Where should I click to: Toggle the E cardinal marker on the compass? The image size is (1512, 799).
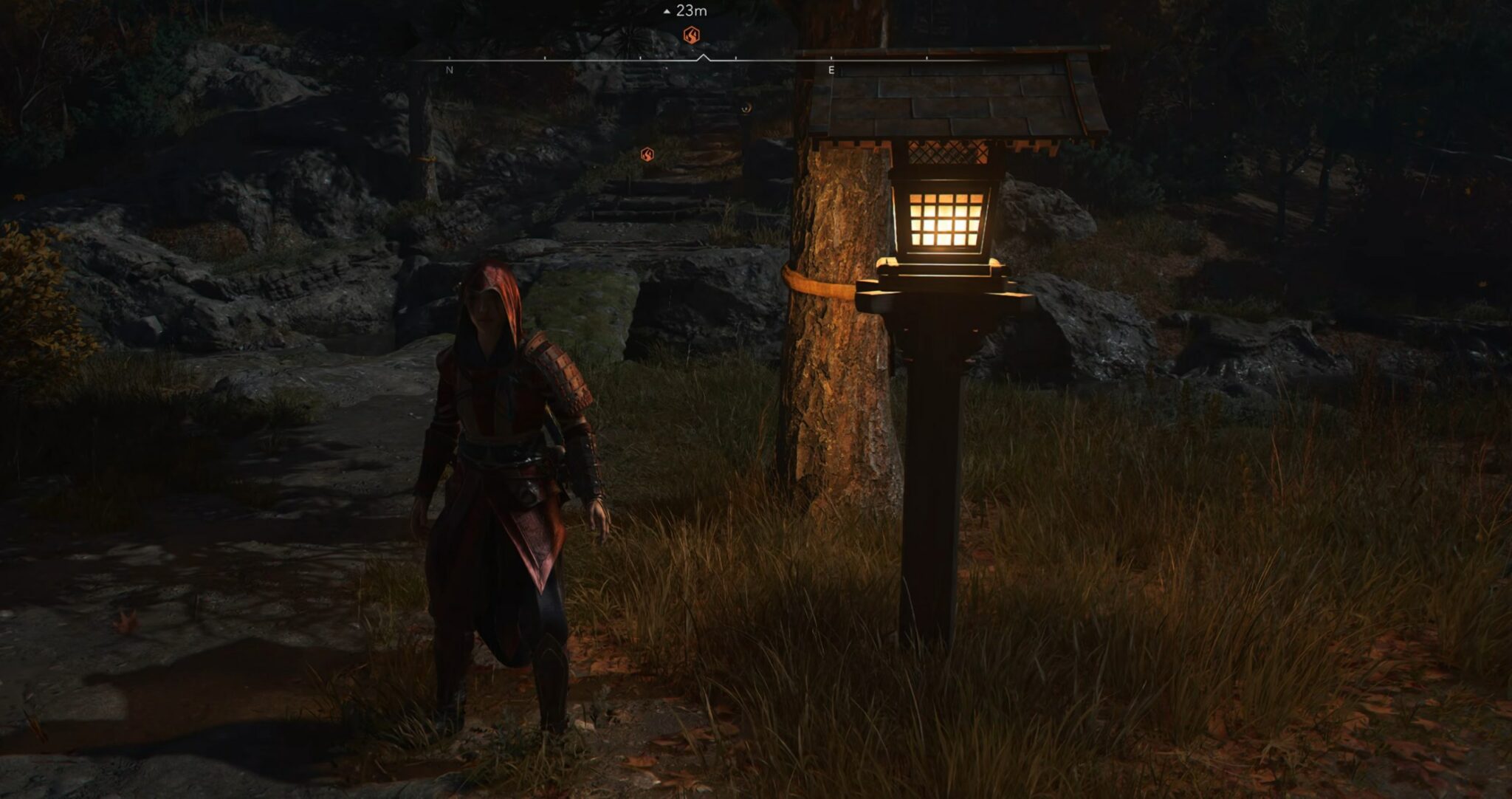point(831,69)
